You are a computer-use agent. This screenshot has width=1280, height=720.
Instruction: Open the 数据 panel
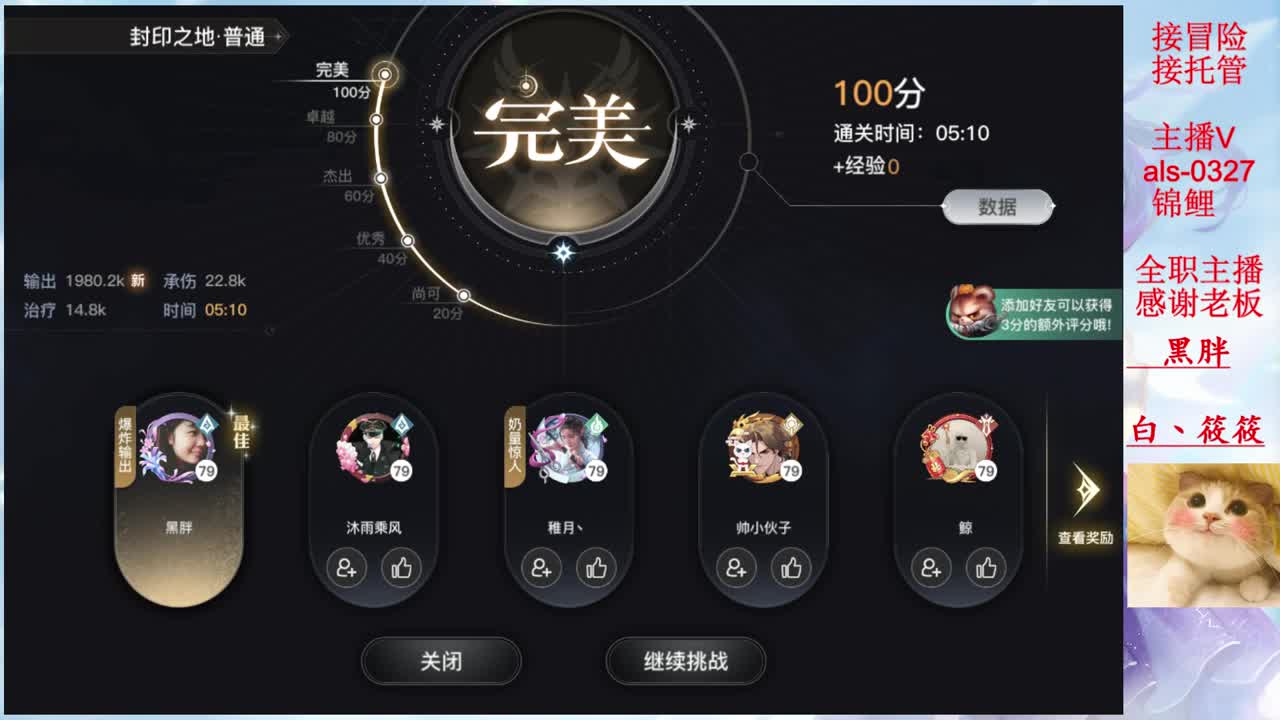coord(999,206)
